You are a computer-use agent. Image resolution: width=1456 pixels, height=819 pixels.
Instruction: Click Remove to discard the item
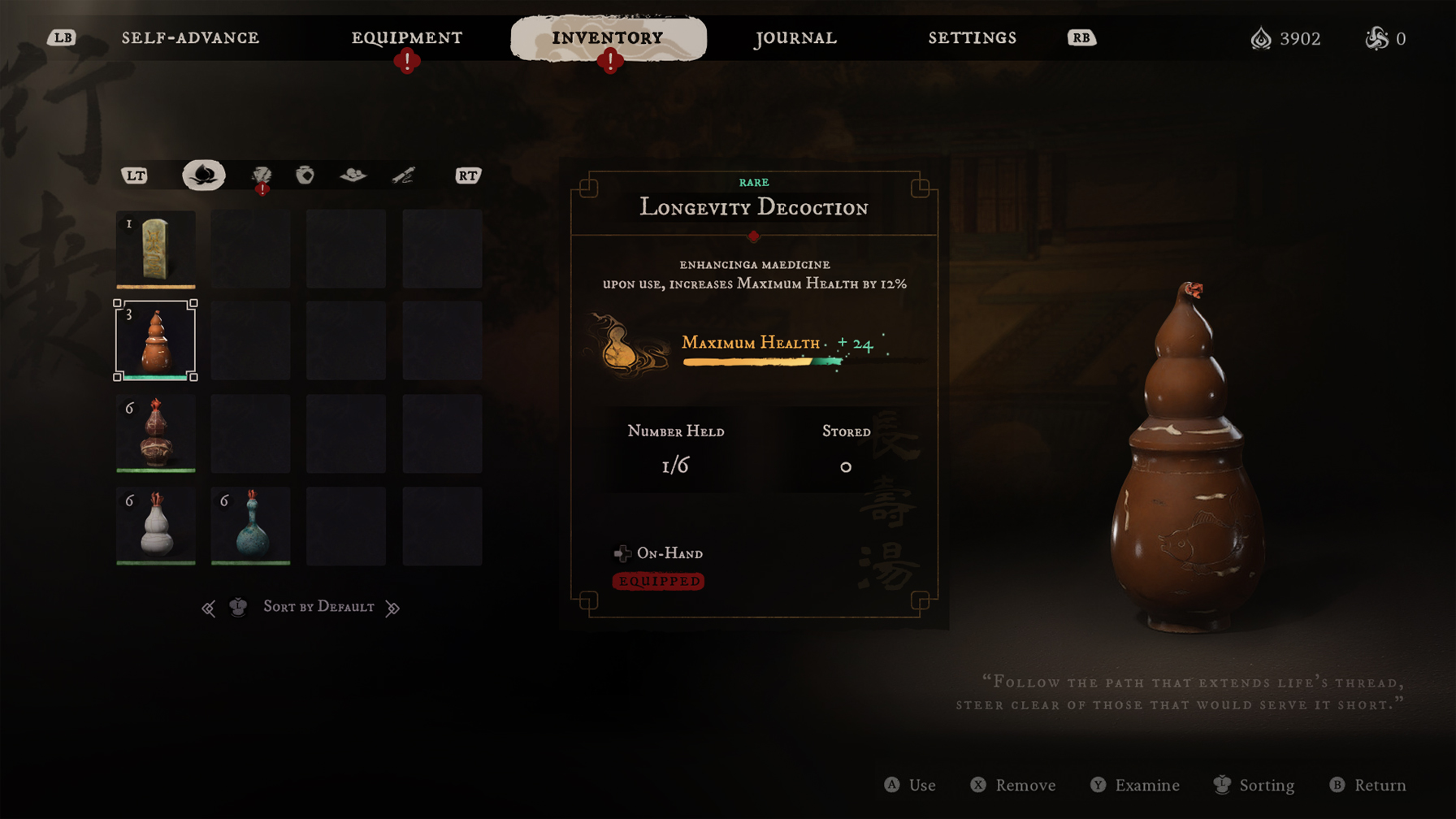(1012, 785)
